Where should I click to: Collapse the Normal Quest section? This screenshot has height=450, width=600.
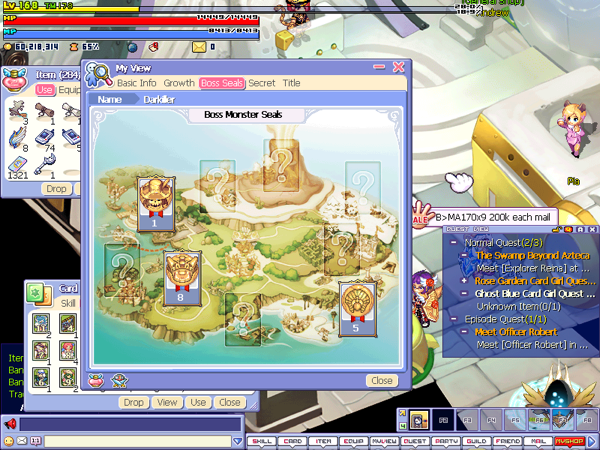[x=453, y=243]
